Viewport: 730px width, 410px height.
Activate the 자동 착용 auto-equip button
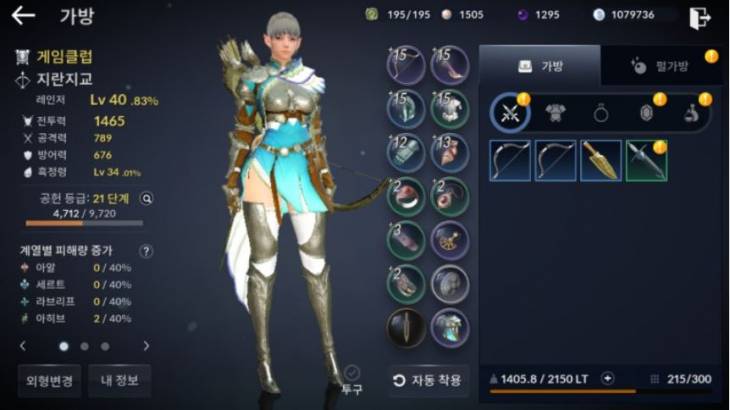[x=428, y=380]
